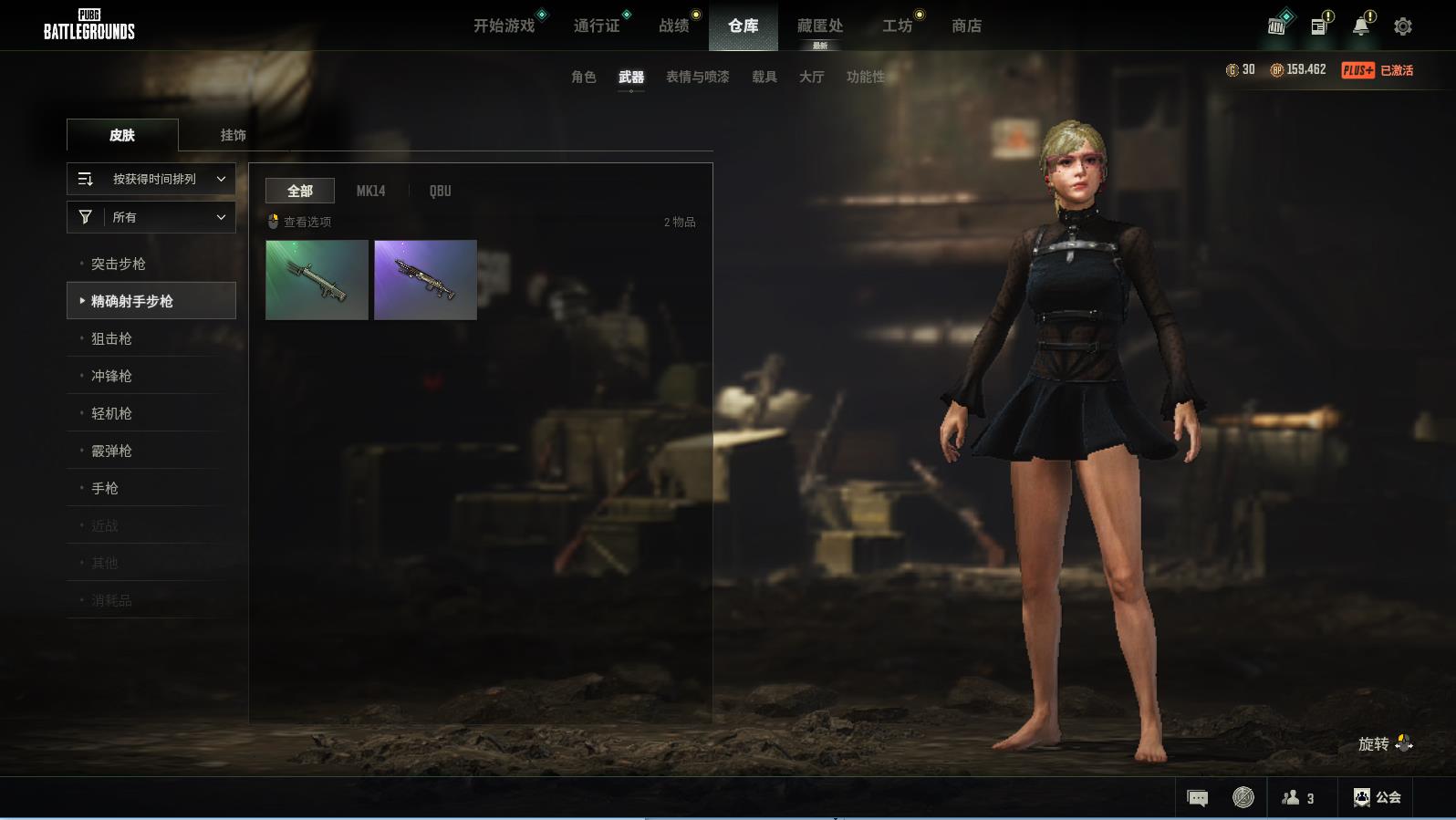Check notifications via the bell icon
The width and height of the screenshot is (1456, 820).
pyautogui.click(x=1360, y=26)
